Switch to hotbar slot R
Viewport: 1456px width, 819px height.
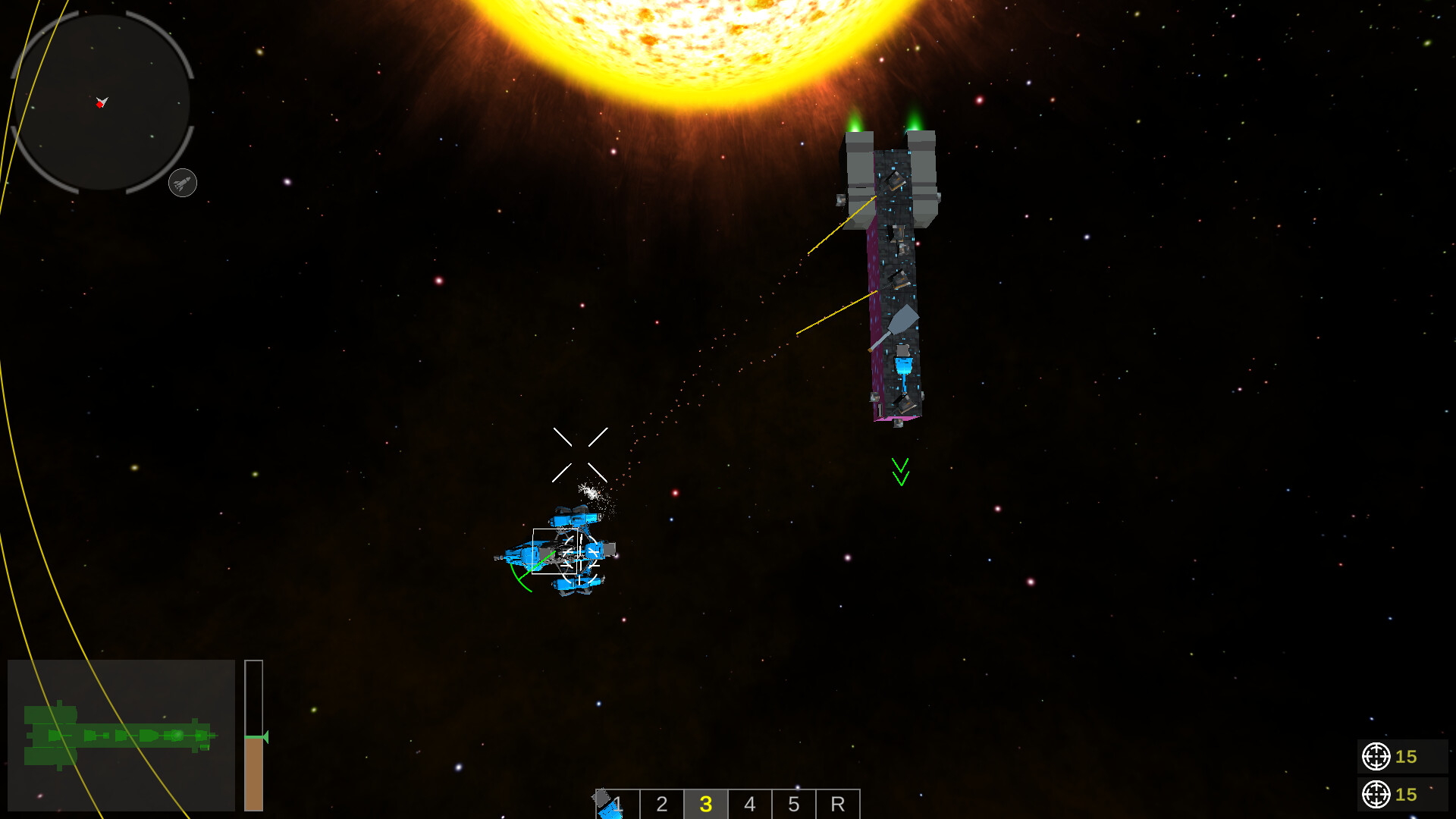coord(837,805)
